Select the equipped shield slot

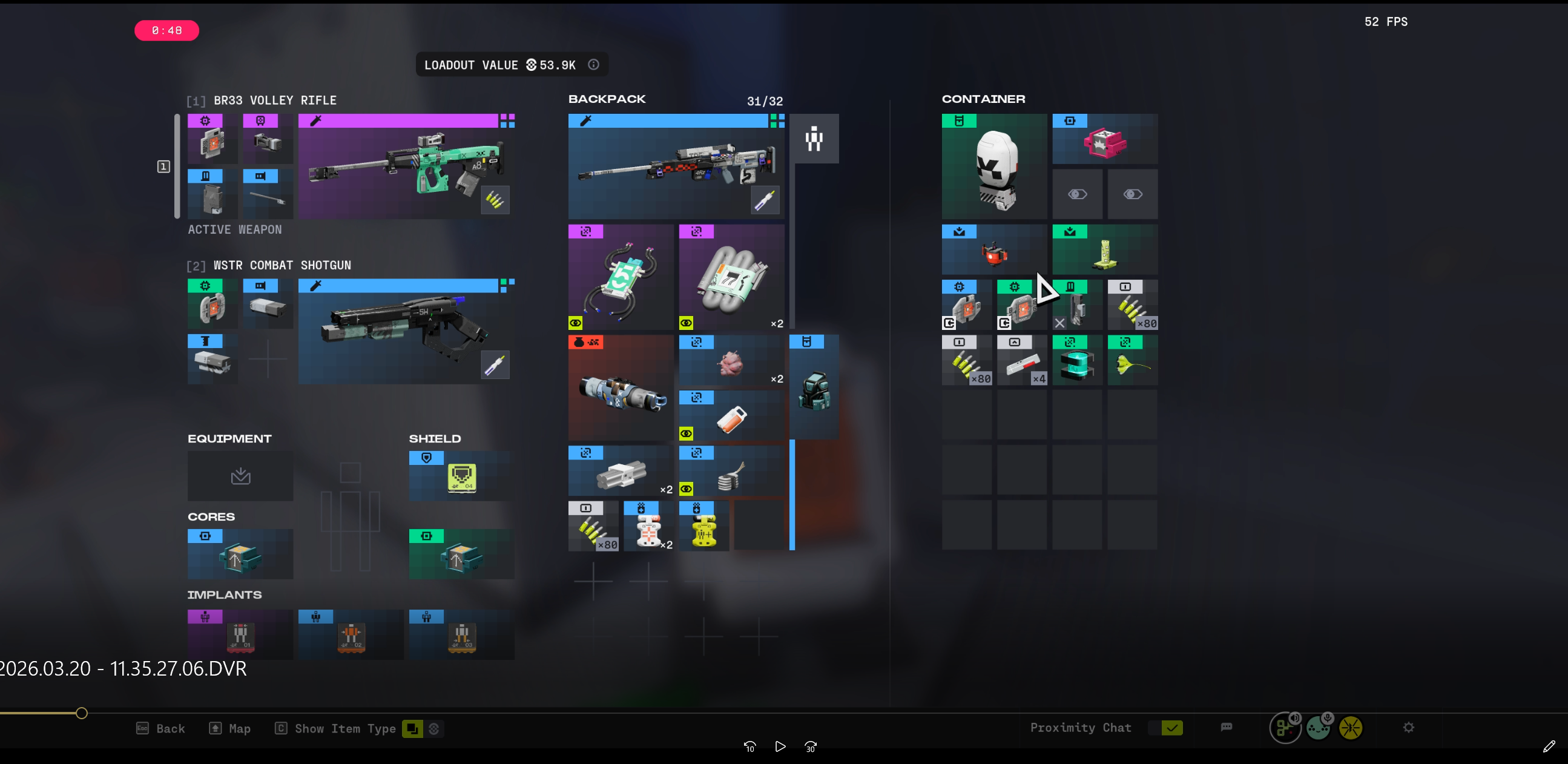pyautogui.click(x=461, y=476)
